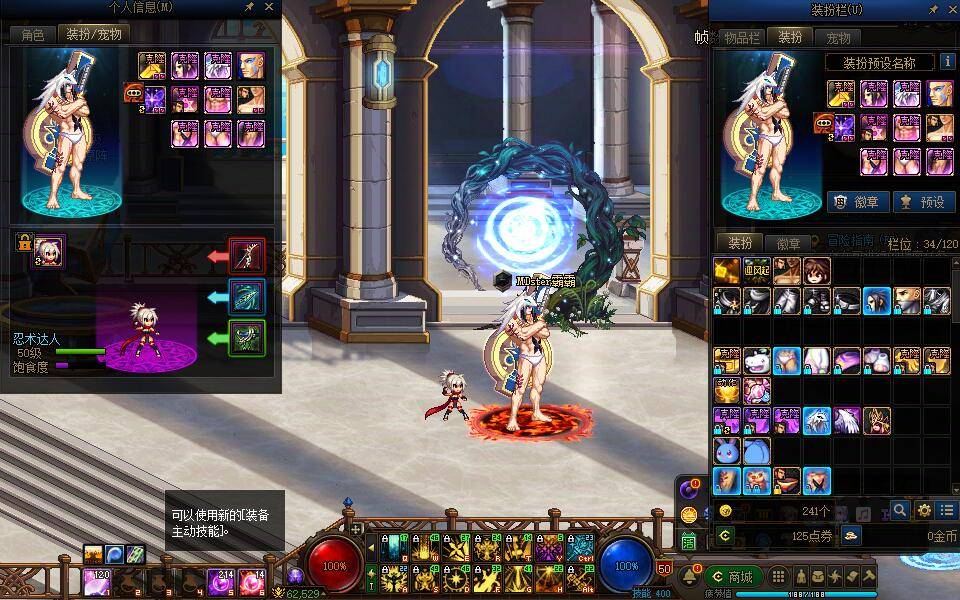Click the blue info button beside the preset name
Screen dimensions: 960x600
(x=946, y=62)
